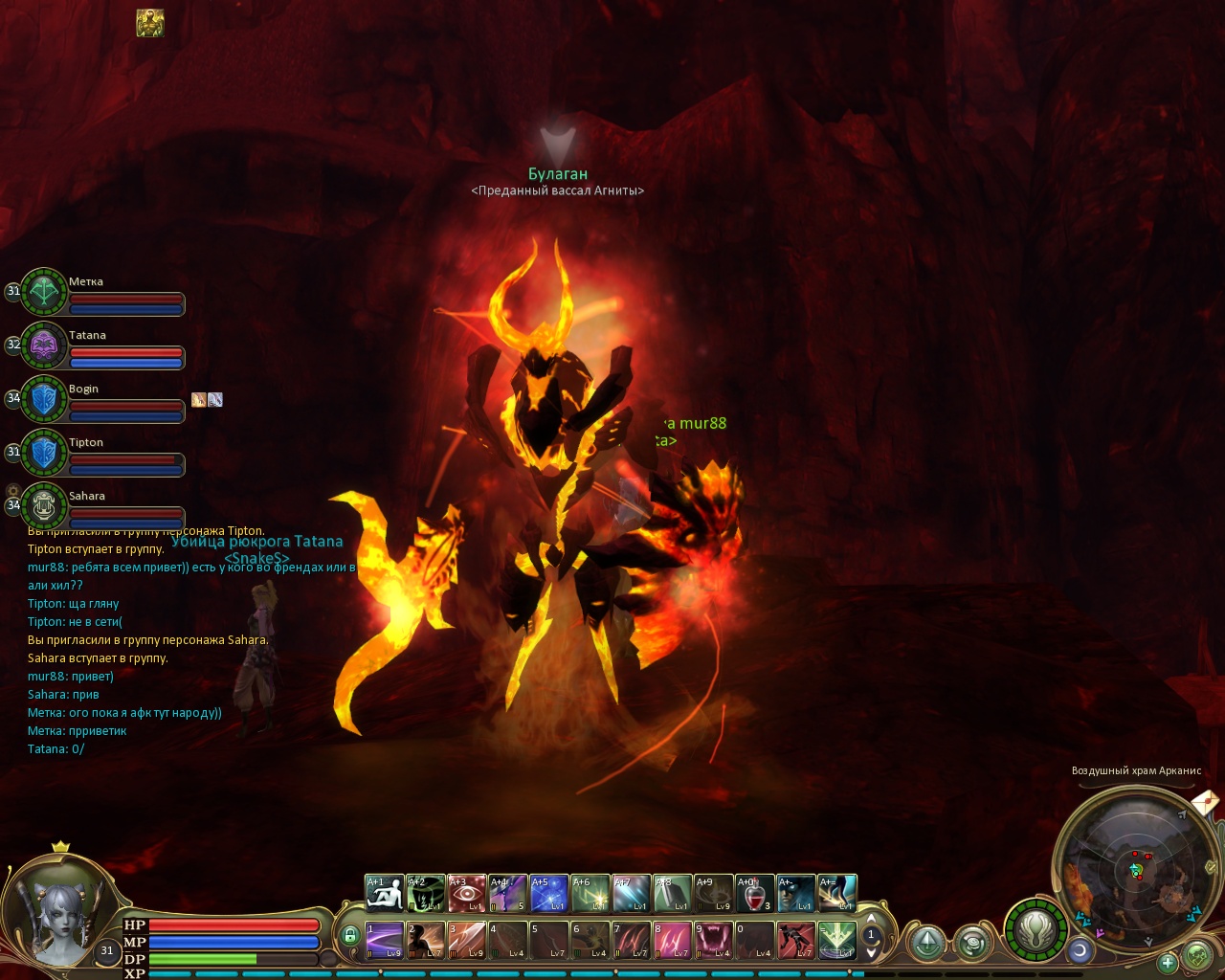Activate the purple slash skill in slot 1
Image resolution: width=1225 pixels, height=980 pixels.
384,940
